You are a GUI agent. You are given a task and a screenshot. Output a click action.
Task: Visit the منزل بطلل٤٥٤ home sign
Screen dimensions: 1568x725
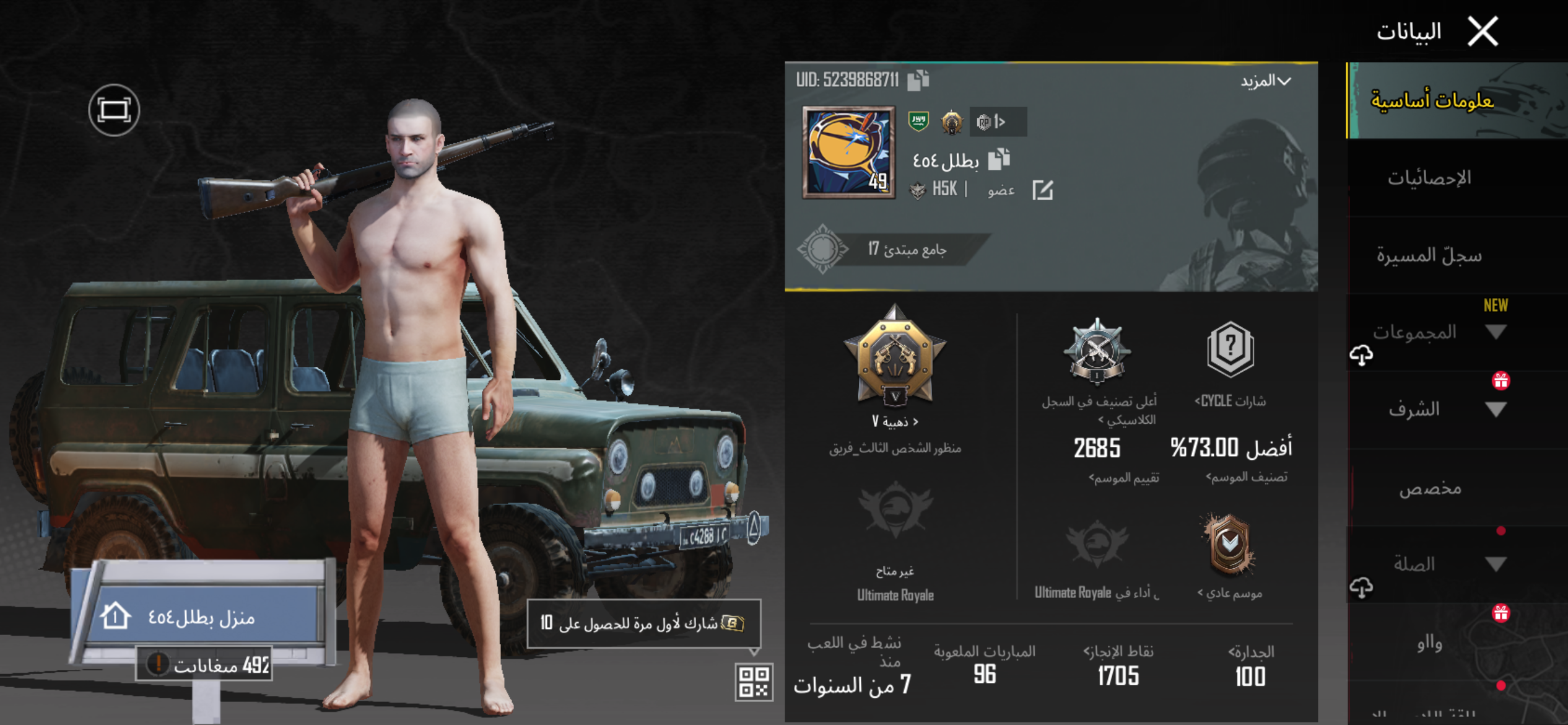202,617
